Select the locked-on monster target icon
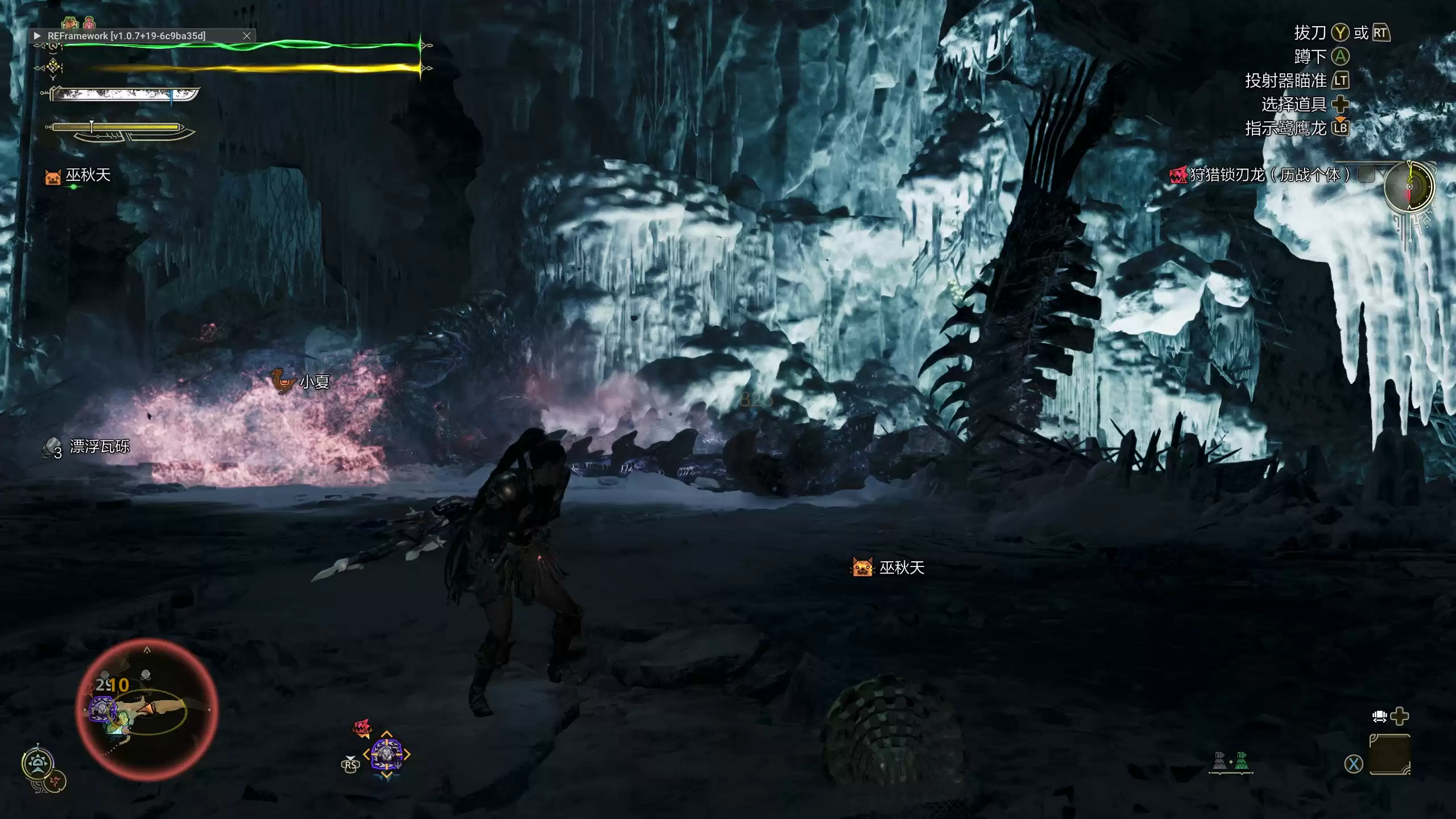Viewport: 1456px width, 819px height. [x=387, y=754]
